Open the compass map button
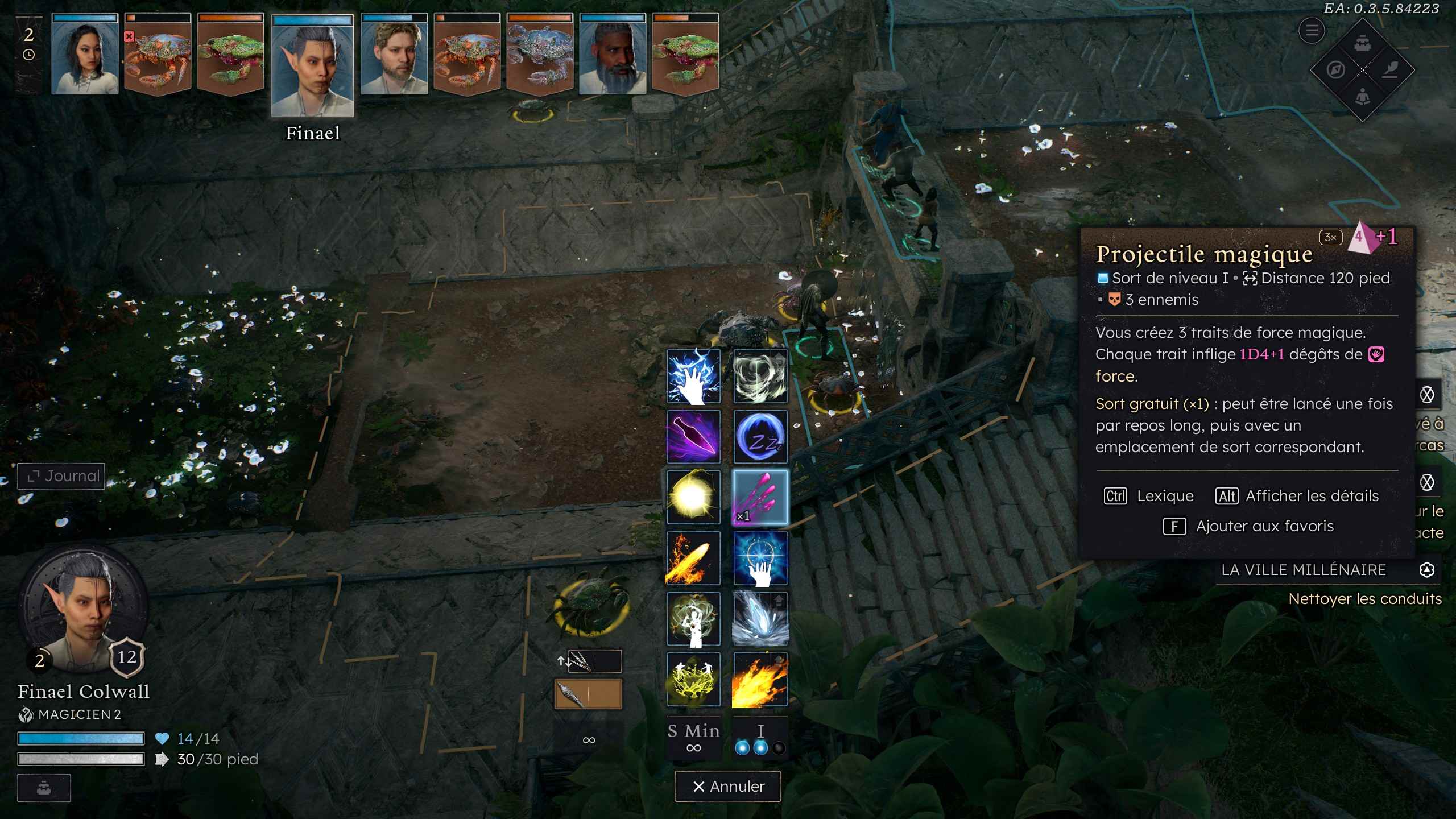The width and height of the screenshot is (1456, 819). pyautogui.click(x=1336, y=70)
